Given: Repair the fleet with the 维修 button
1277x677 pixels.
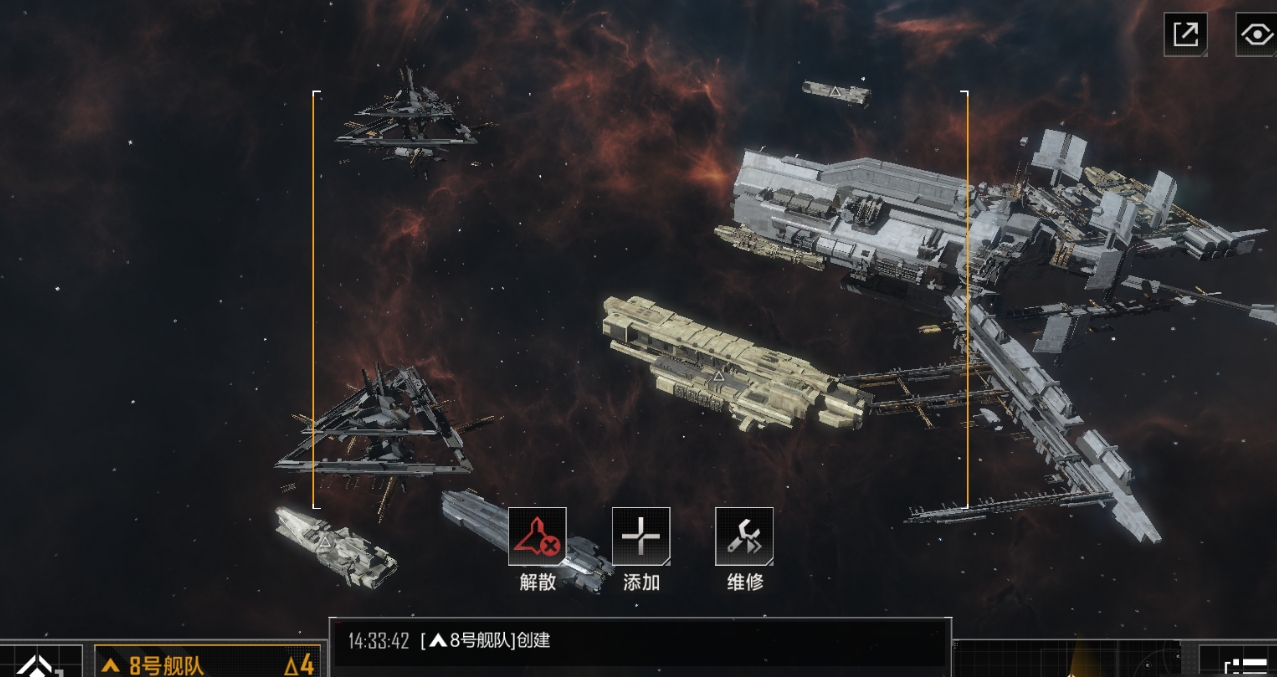Looking at the screenshot, I should pyautogui.click(x=744, y=537).
